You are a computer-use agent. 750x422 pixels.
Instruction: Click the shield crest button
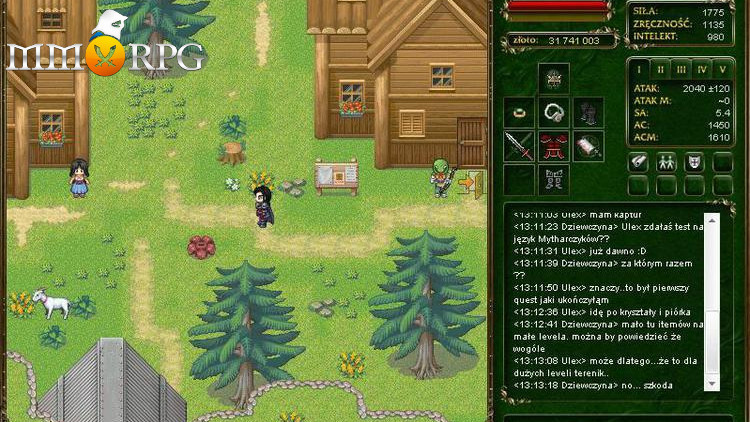pyautogui.click(x=694, y=162)
